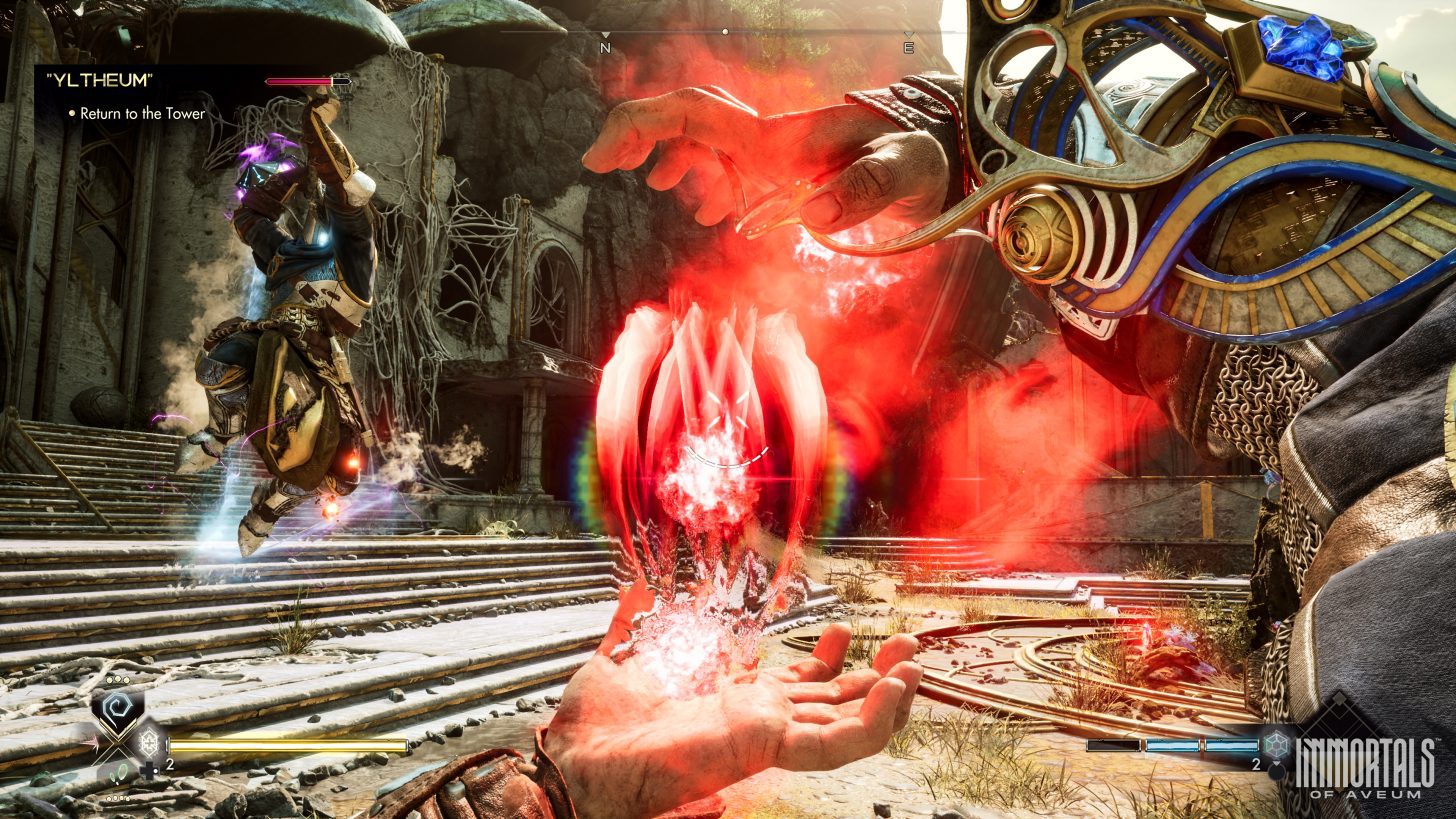Toggle the second blue ammo segment
The height and width of the screenshot is (819, 1456).
[x=1173, y=746]
